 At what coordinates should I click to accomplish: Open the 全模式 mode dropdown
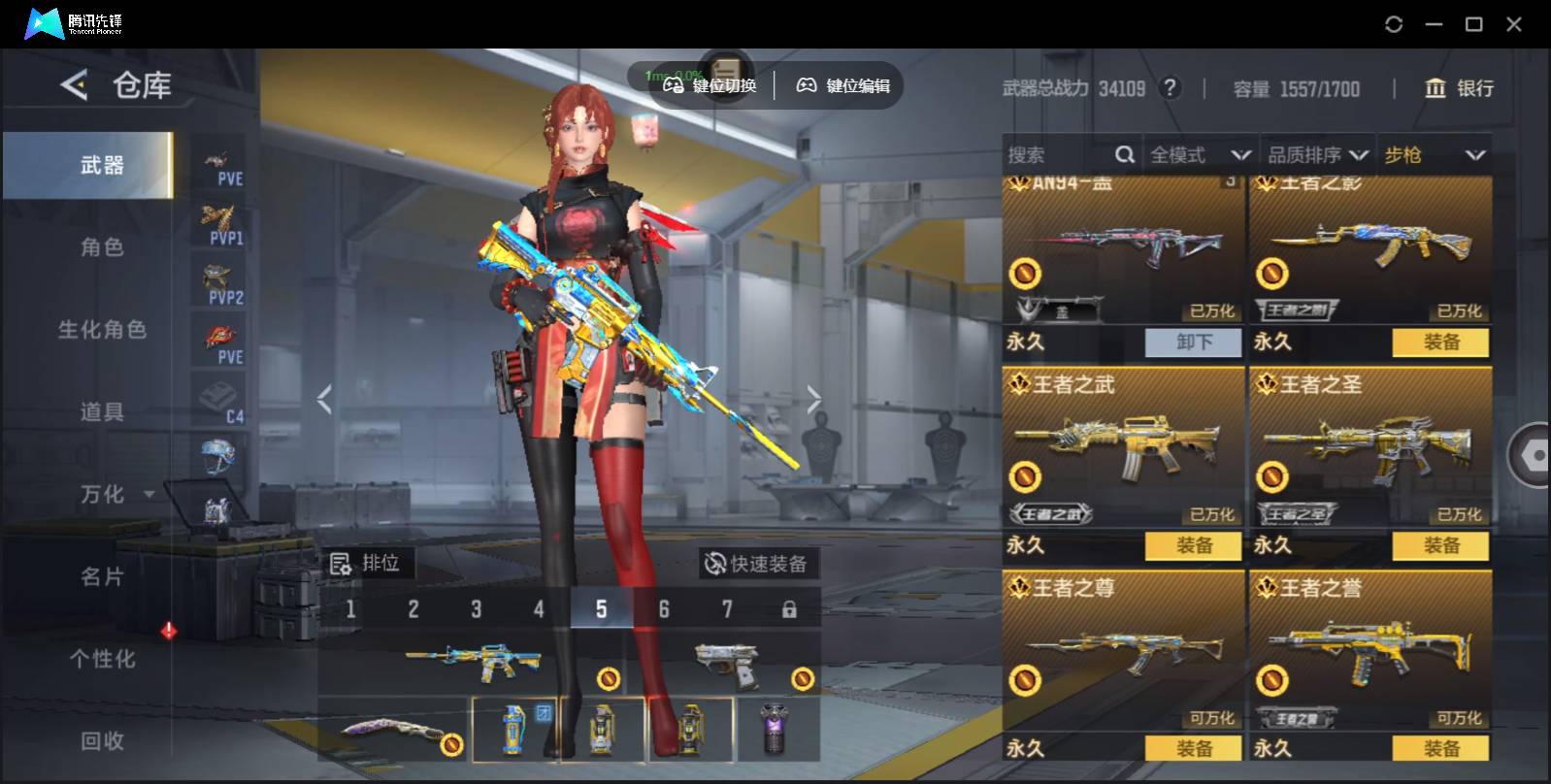[x=1199, y=155]
